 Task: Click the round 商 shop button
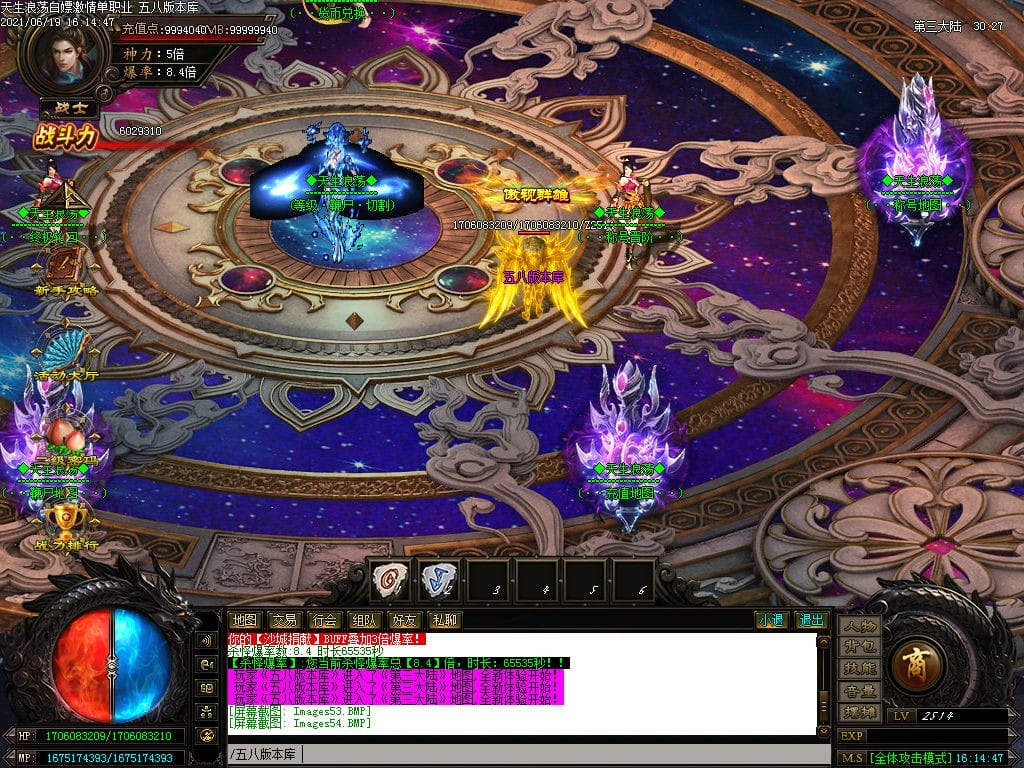pyautogui.click(x=916, y=663)
